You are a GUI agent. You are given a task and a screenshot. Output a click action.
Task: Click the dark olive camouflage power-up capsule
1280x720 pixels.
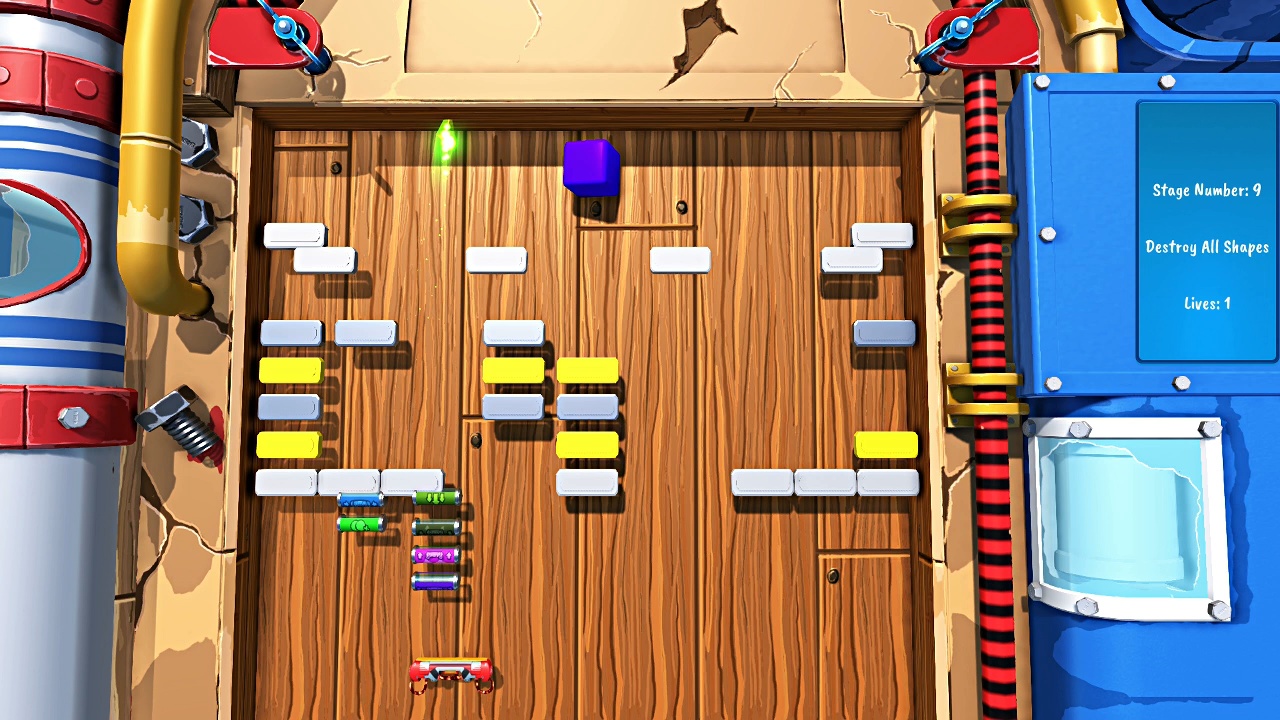coord(435,527)
